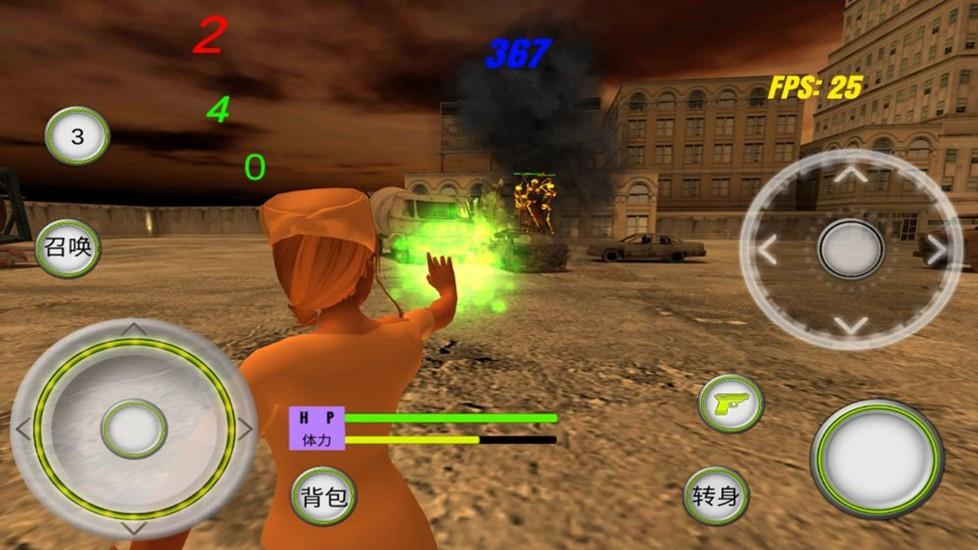
Task: Activate the 召唤 summon button
Action: click(68, 247)
